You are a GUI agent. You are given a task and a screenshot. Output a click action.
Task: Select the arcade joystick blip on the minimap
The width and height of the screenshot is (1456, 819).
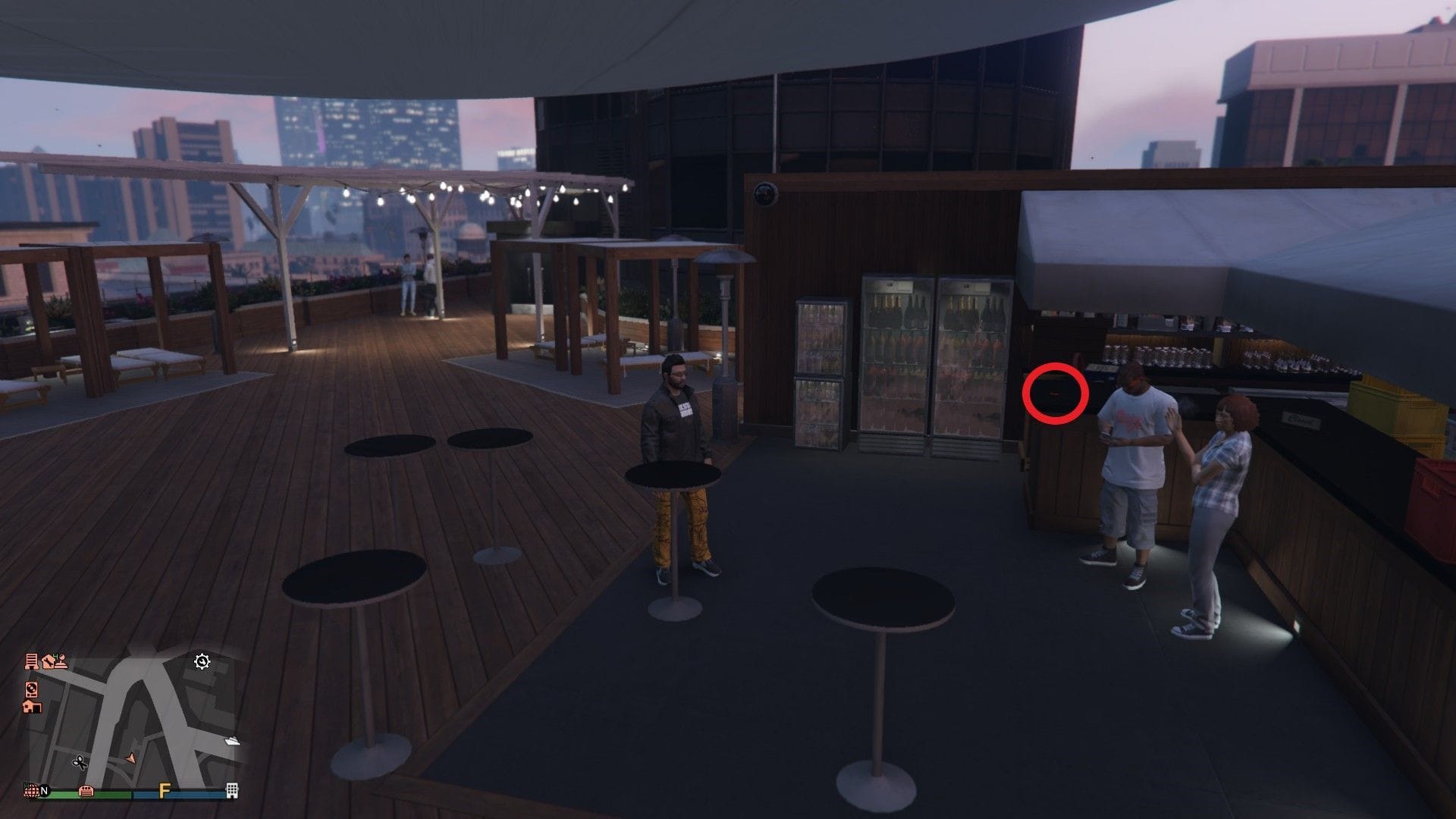(x=61, y=661)
